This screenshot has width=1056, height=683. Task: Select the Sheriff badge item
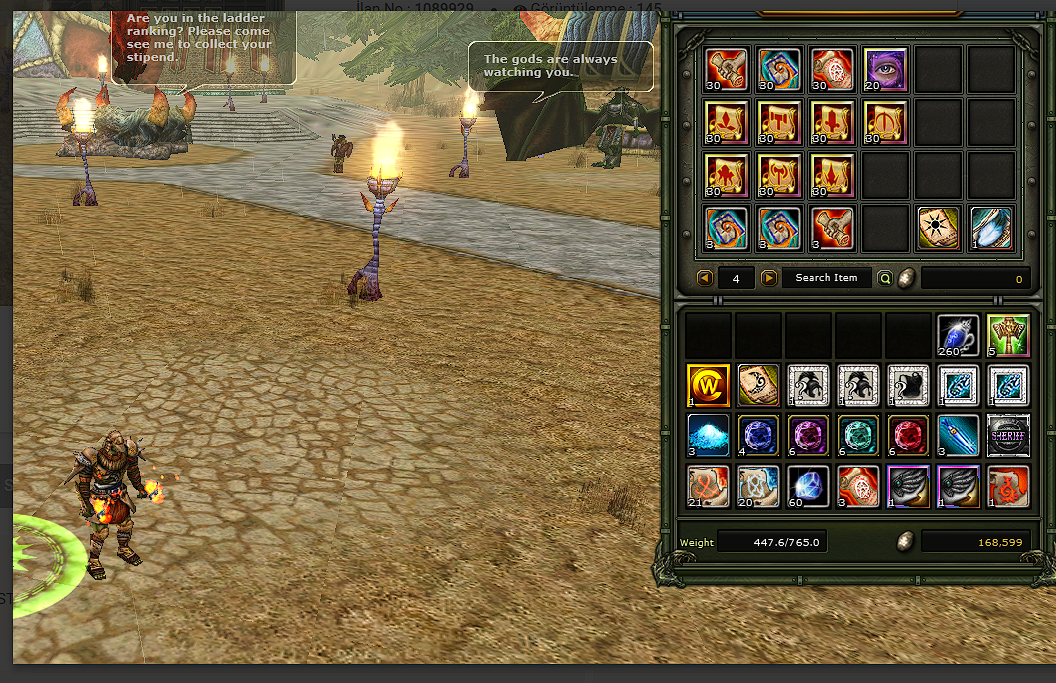pos(1008,436)
